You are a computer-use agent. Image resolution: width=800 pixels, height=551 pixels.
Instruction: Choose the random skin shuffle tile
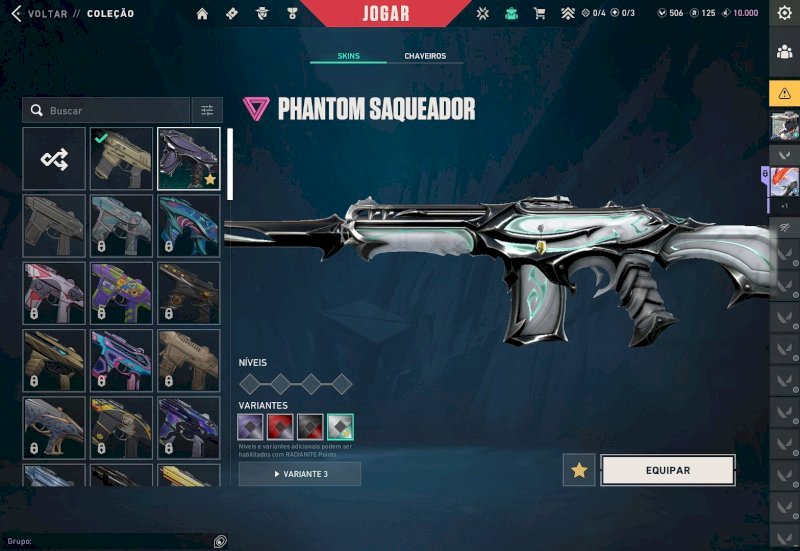(x=54, y=158)
